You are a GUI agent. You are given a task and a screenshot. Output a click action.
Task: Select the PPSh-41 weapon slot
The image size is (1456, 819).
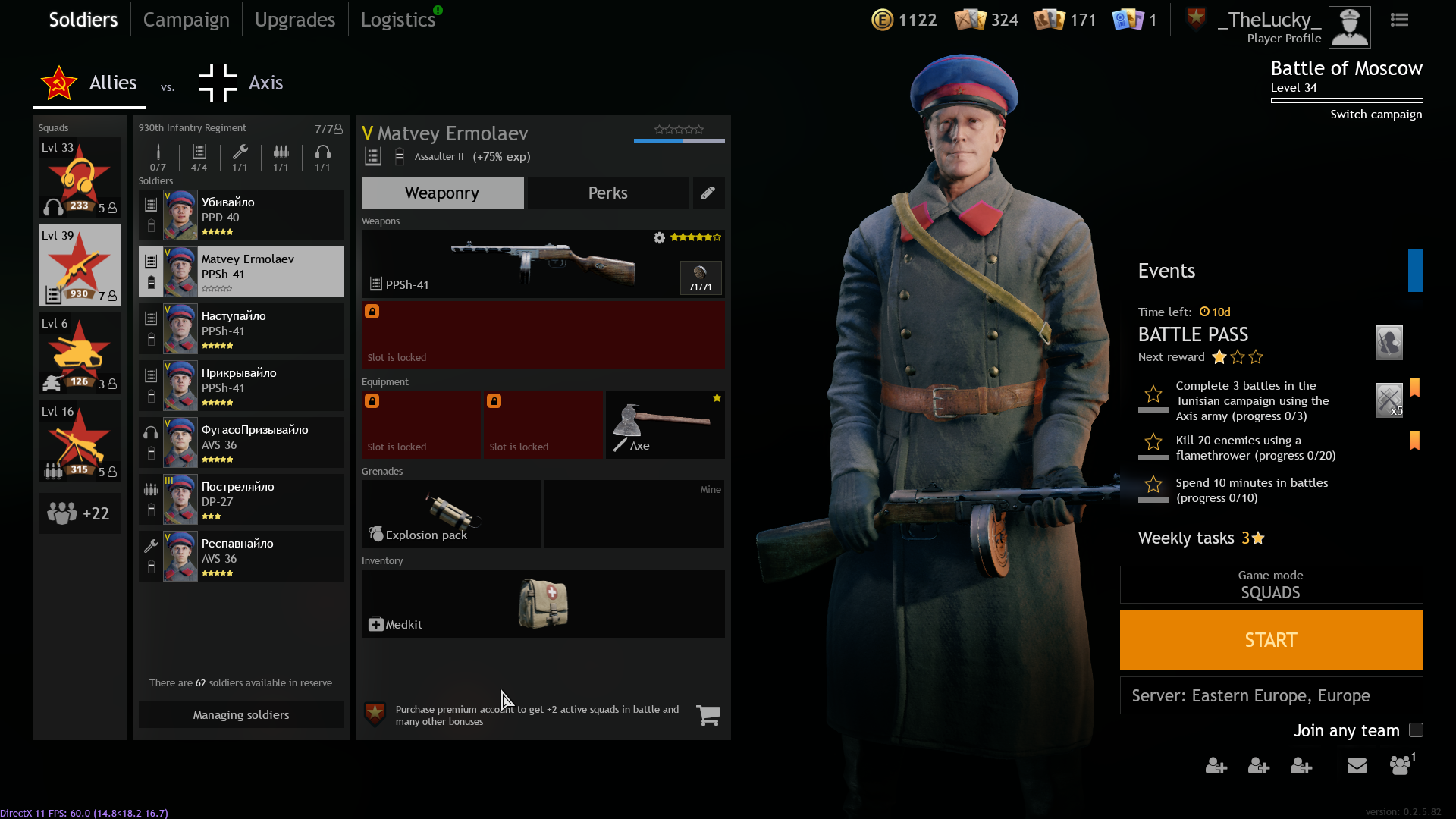click(542, 263)
